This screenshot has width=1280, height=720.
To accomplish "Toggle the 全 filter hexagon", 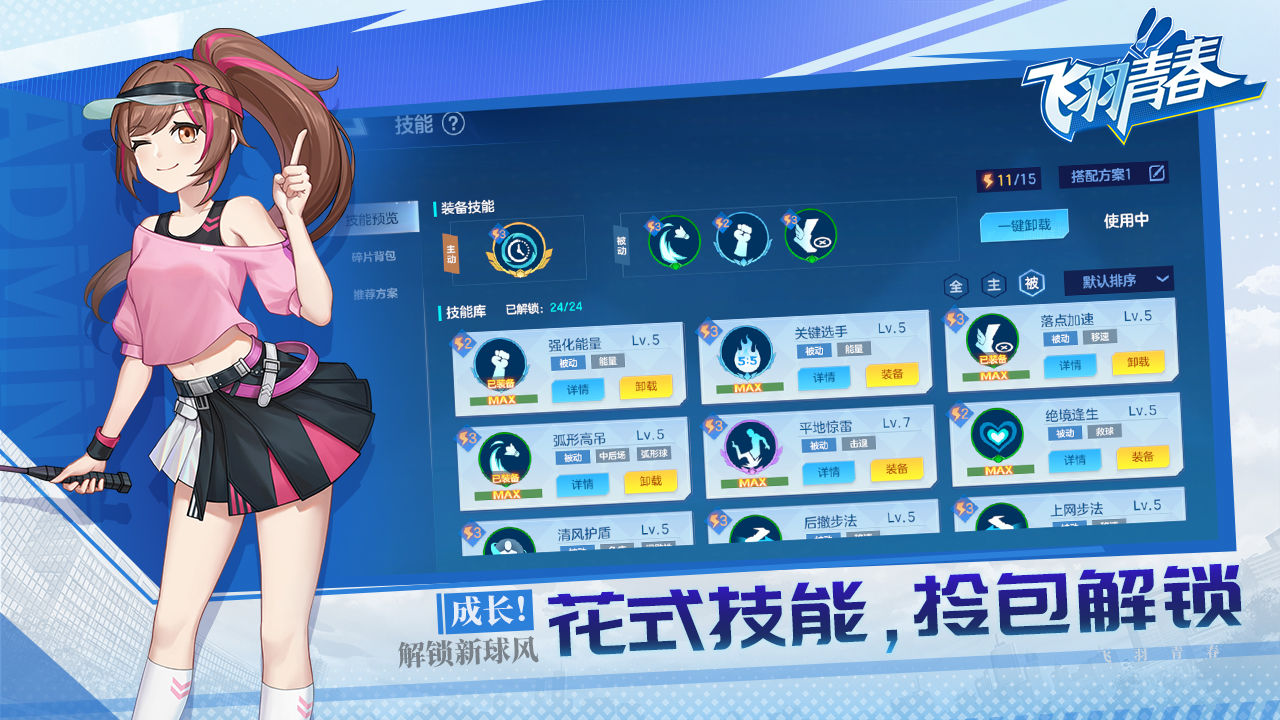I will (956, 283).
